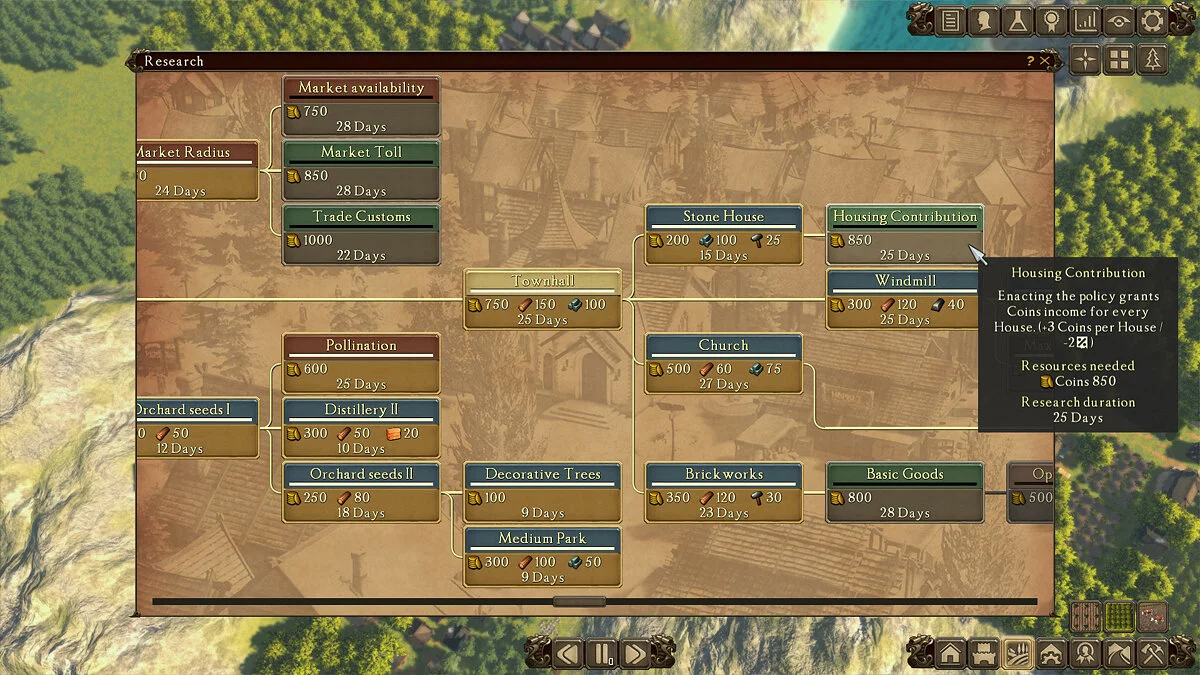Open the house building category
Image resolution: width=1200 pixels, height=675 pixels.
pyautogui.click(x=950, y=654)
